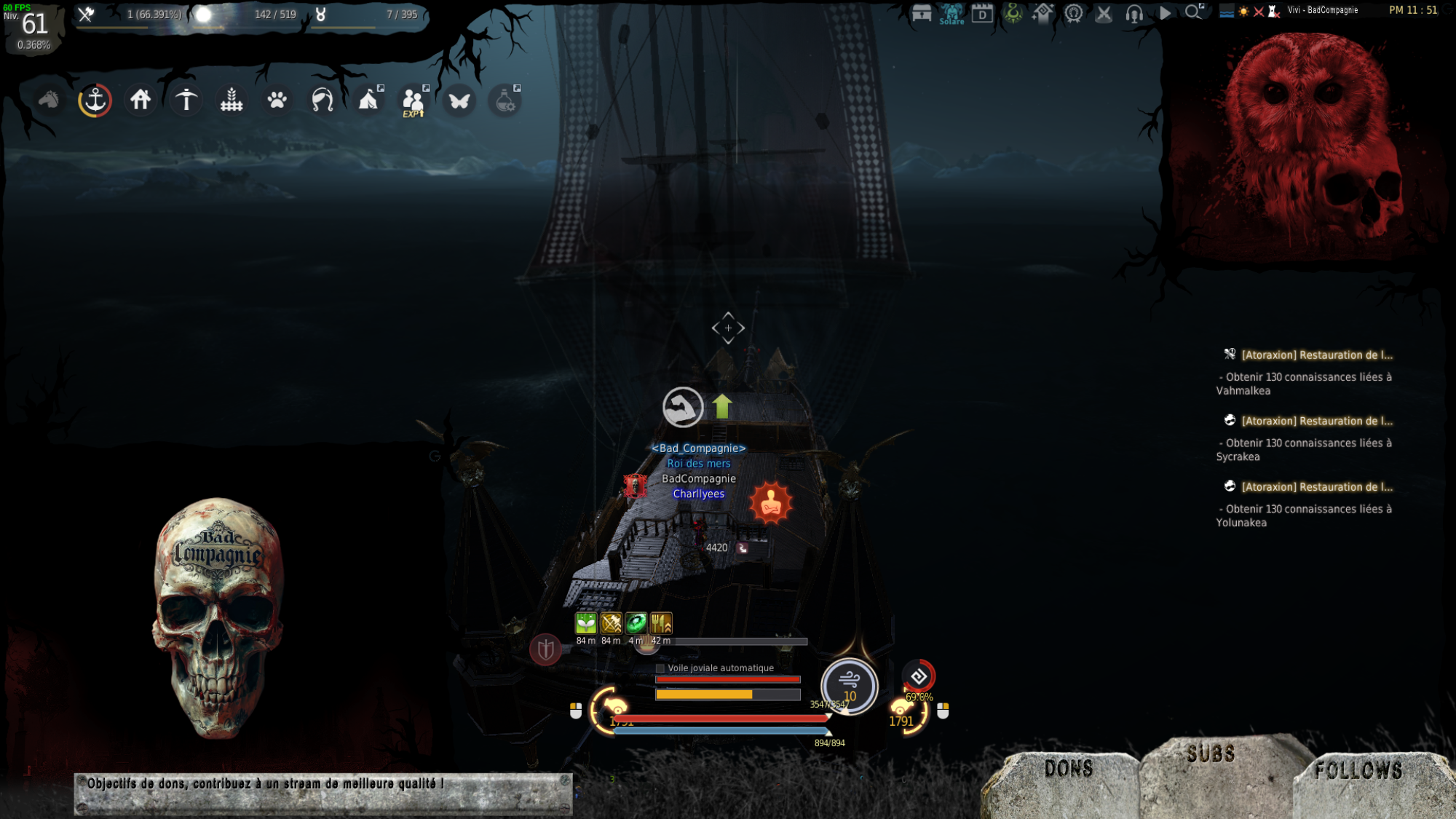Open the house residence icon
The width and height of the screenshot is (1456, 819).
tap(141, 100)
